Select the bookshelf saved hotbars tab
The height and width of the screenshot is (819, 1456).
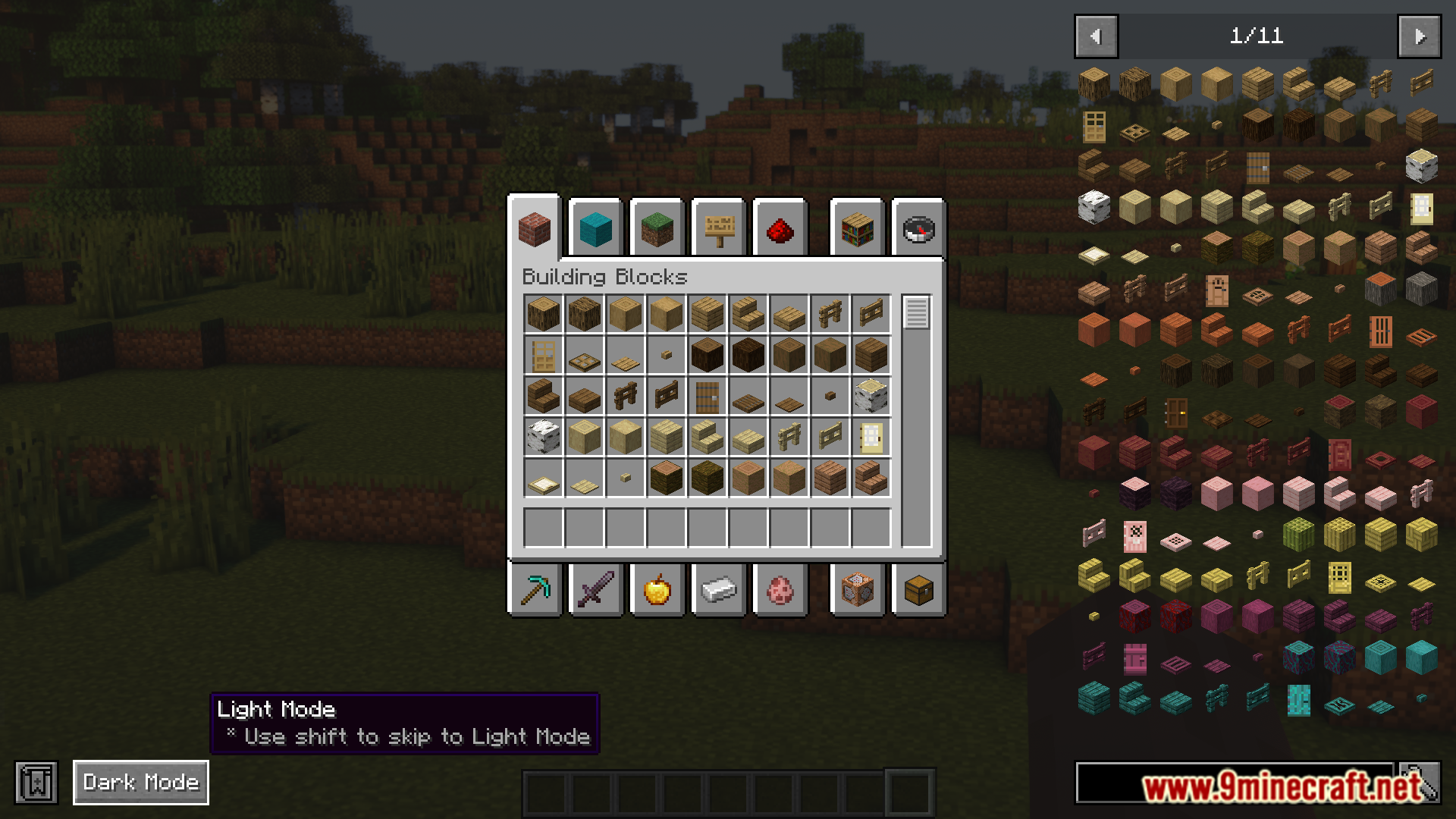(x=857, y=229)
